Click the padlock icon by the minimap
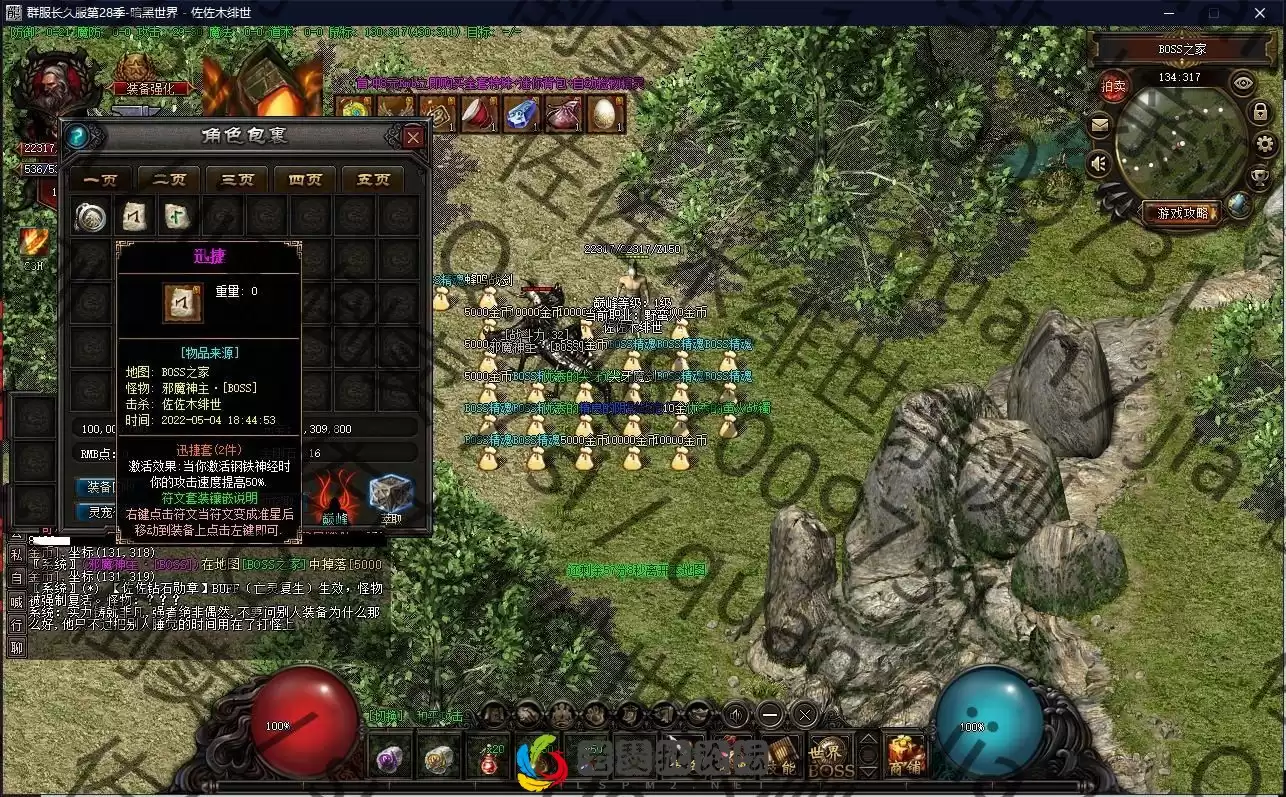The width and height of the screenshot is (1286, 797). tap(1260, 112)
